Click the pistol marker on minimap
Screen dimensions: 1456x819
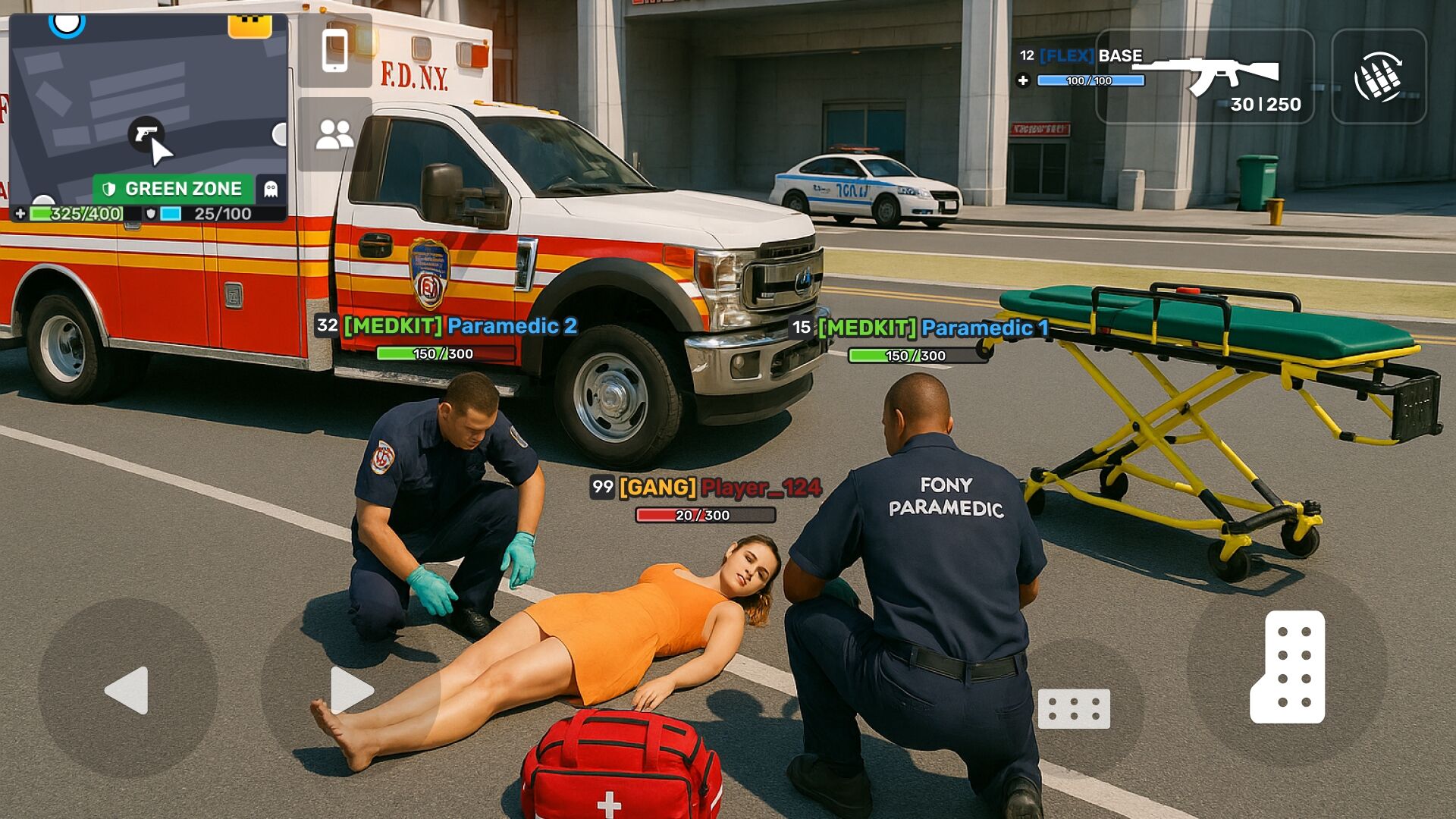click(145, 133)
